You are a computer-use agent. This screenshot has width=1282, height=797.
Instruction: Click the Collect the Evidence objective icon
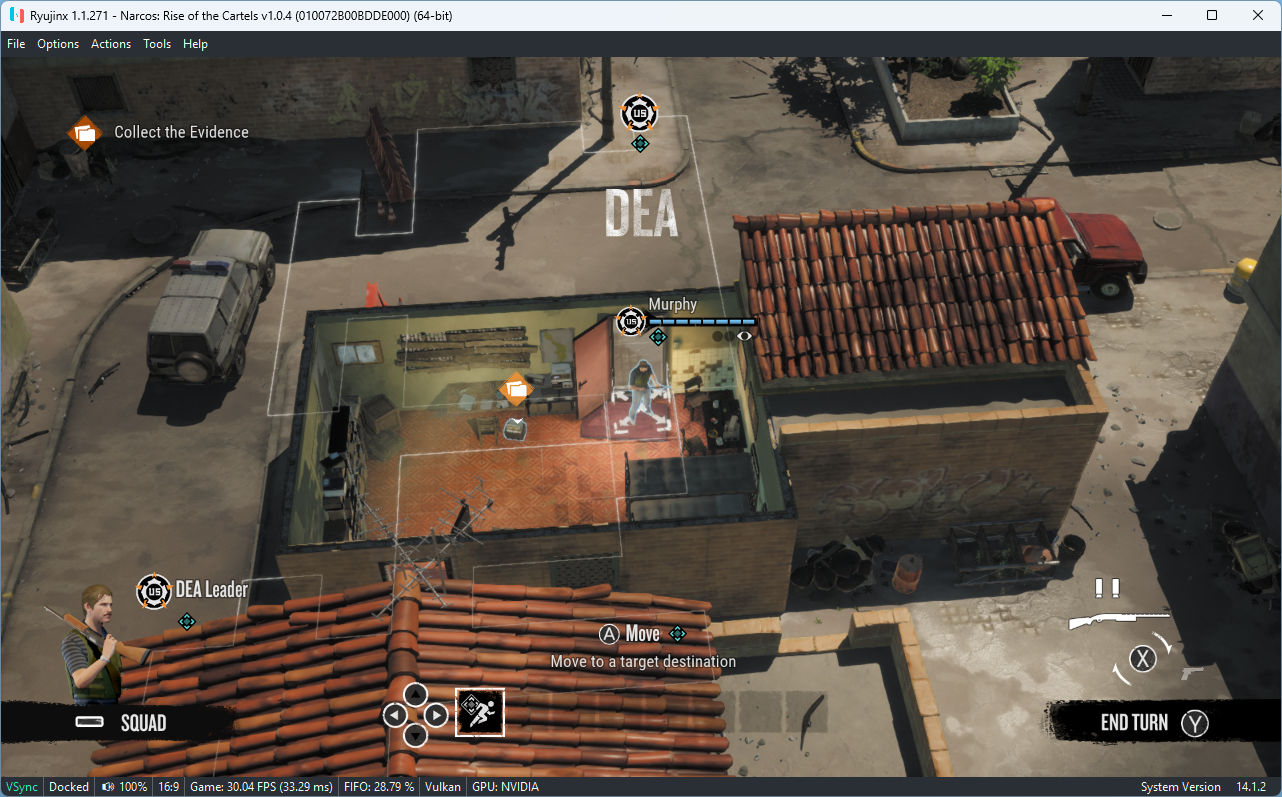coord(84,131)
